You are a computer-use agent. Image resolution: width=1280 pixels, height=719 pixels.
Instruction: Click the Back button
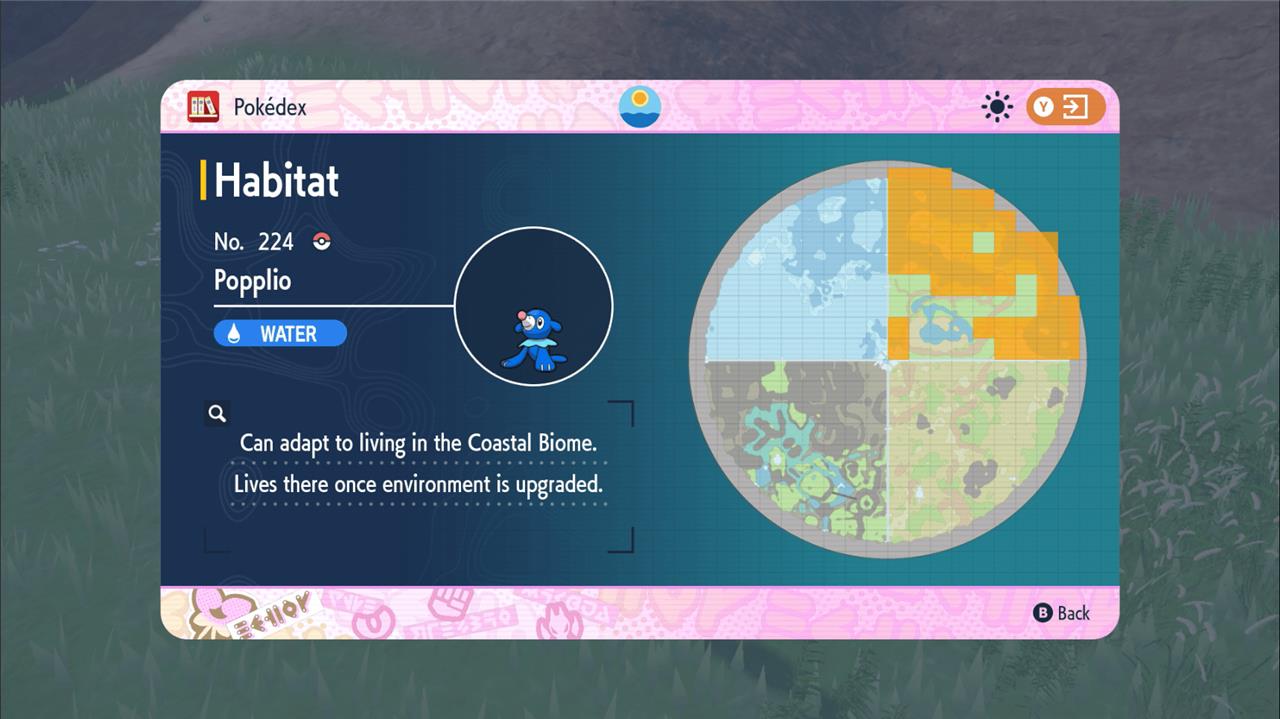coord(1061,613)
